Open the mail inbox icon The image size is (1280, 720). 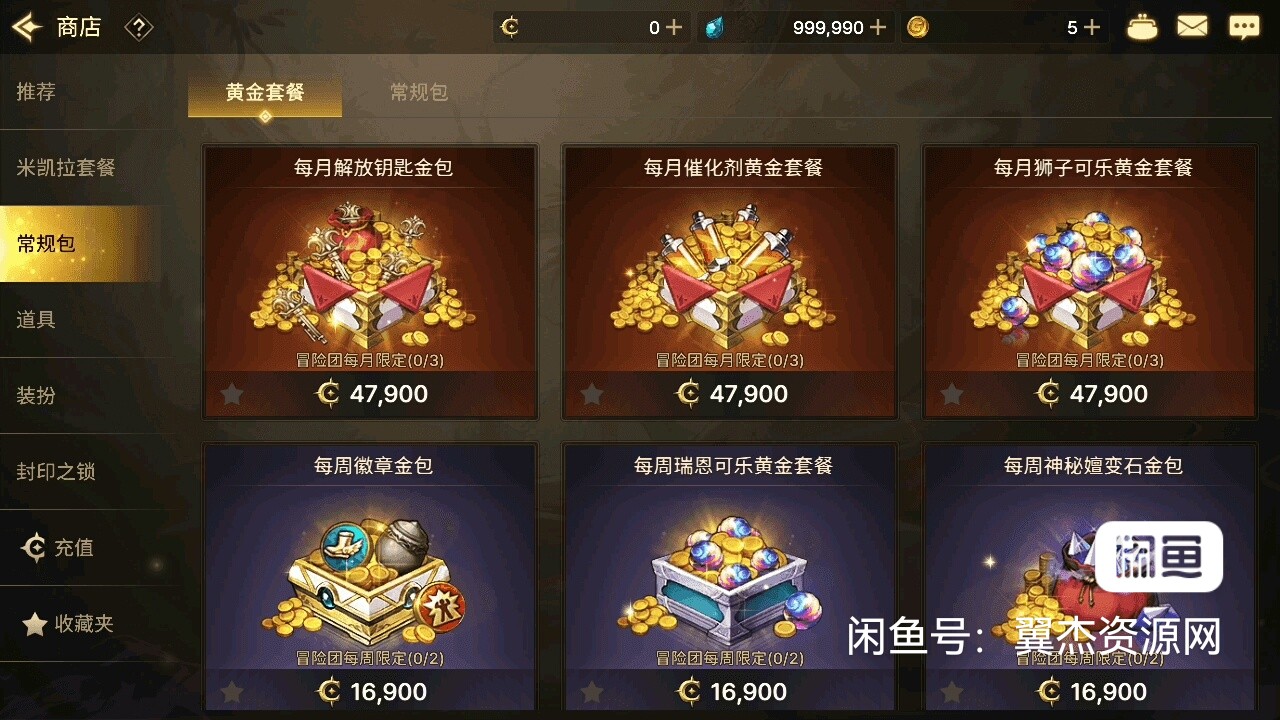click(x=1192, y=27)
